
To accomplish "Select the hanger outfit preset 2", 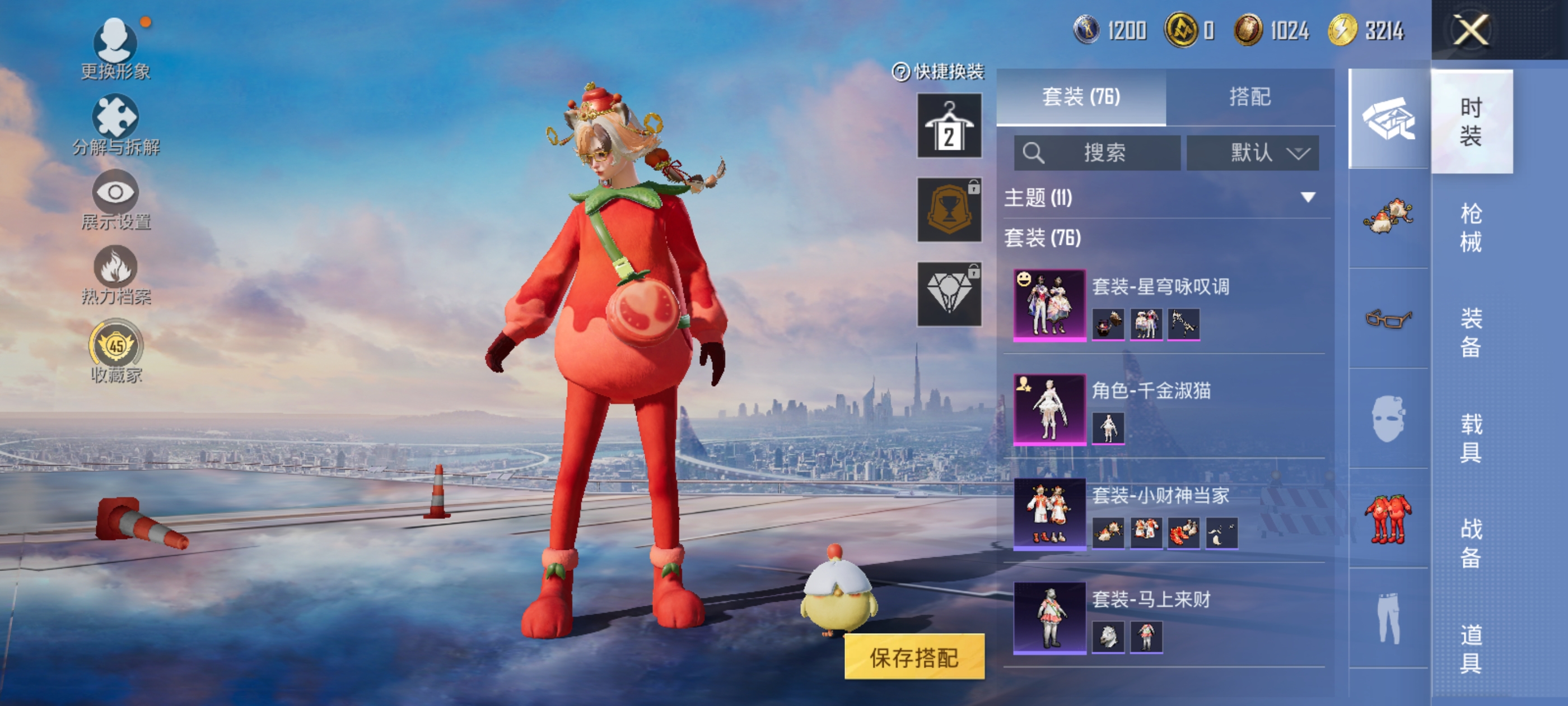I will (x=949, y=126).
